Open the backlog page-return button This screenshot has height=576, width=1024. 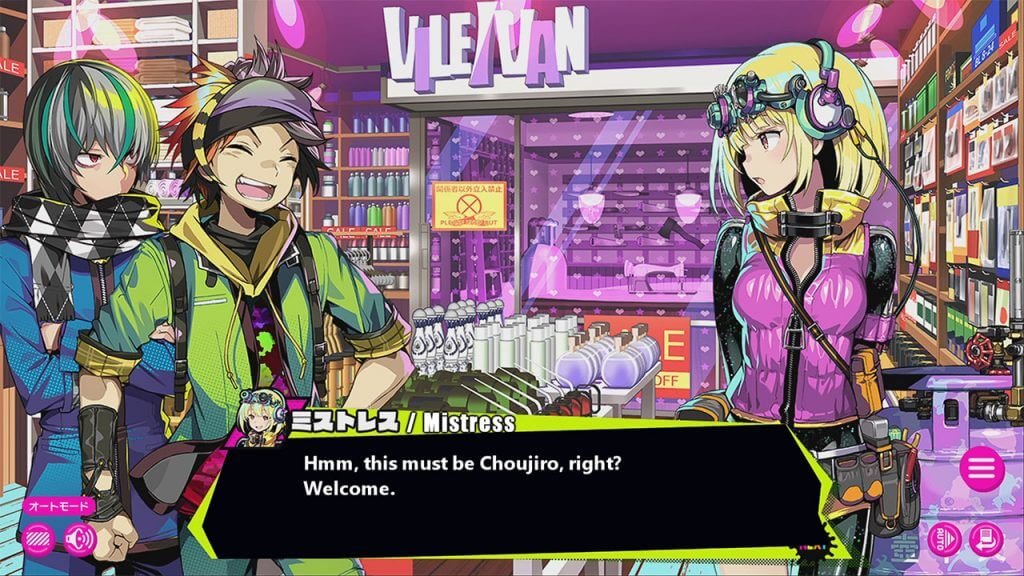(x=985, y=539)
